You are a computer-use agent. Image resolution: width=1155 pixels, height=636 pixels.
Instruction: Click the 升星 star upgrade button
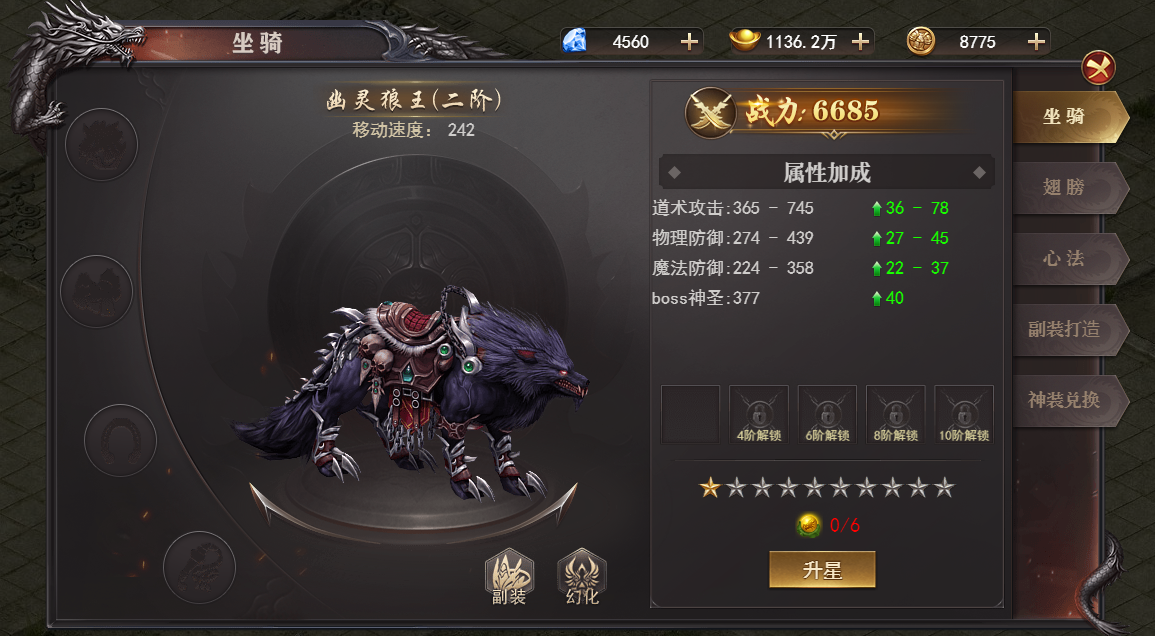tap(822, 570)
